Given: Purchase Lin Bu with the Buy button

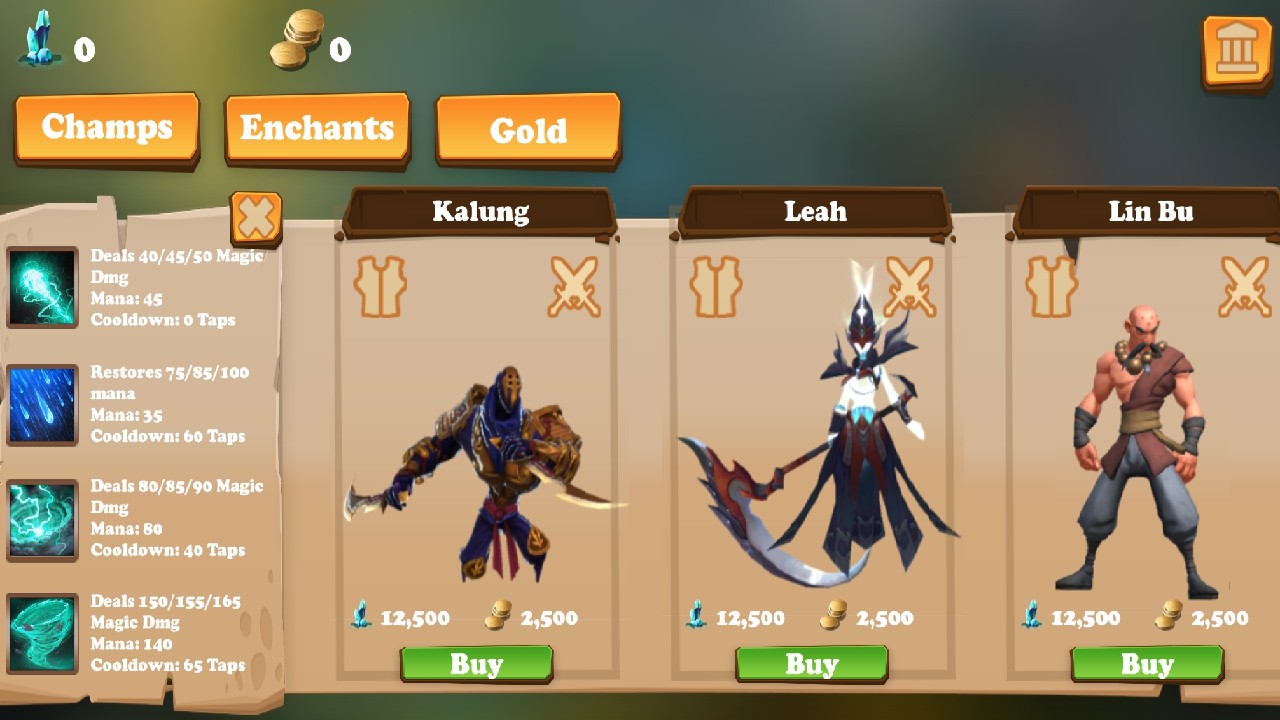Looking at the screenshot, I should pyautogui.click(x=1146, y=664).
